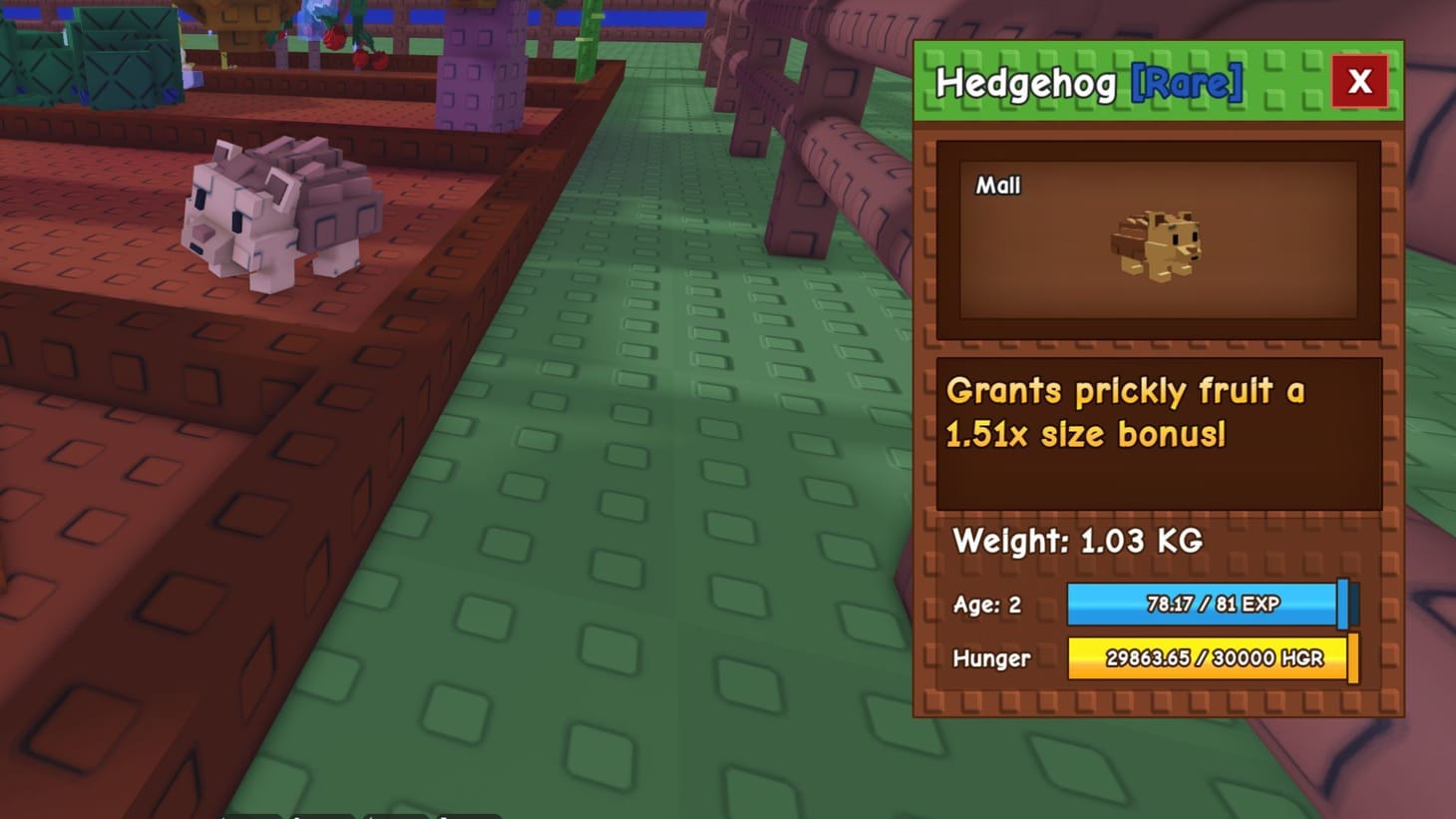Screen dimensions: 1456x819
Task: Click the "Weight: 1.03 KG" label
Action: pyautogui.click(x=1078, y=542)
